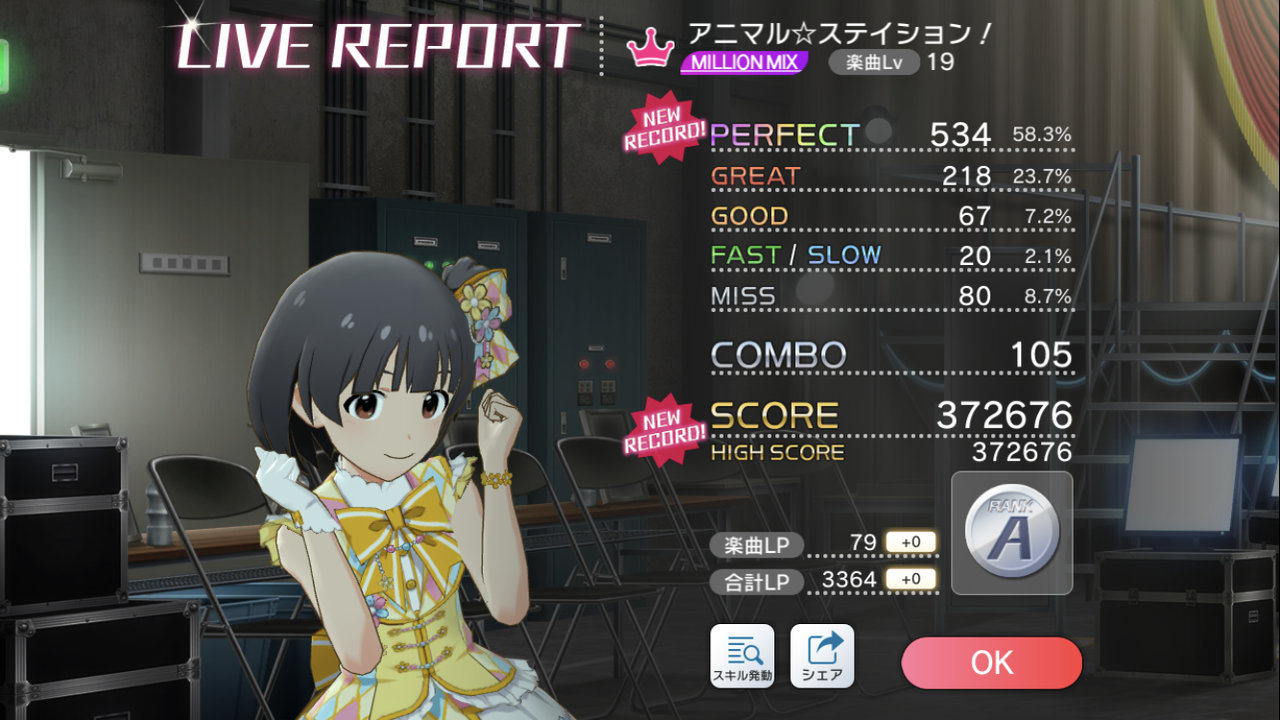The image size is (1280, 720).
Task: Select the Rank A medal emblem
Action: pos(1011,533)
